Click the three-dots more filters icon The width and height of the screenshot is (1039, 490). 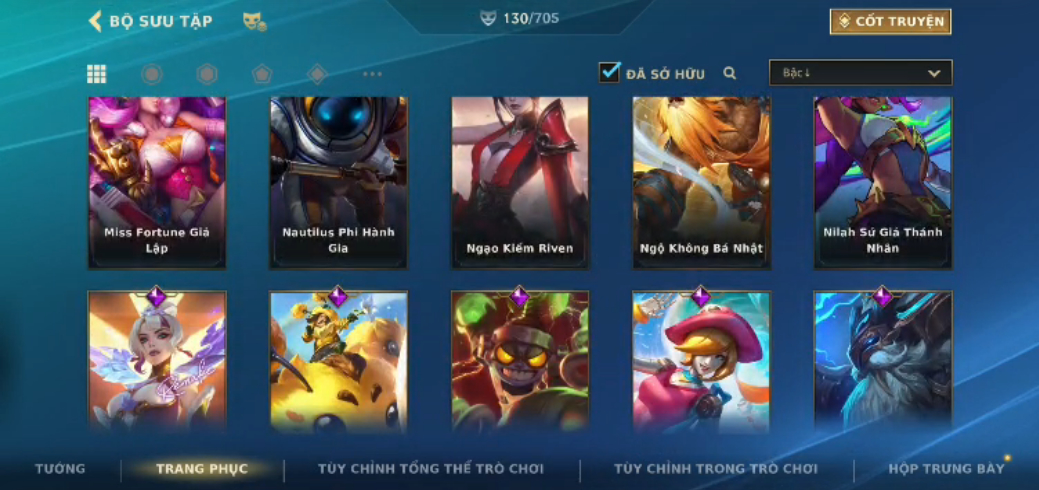372,74
